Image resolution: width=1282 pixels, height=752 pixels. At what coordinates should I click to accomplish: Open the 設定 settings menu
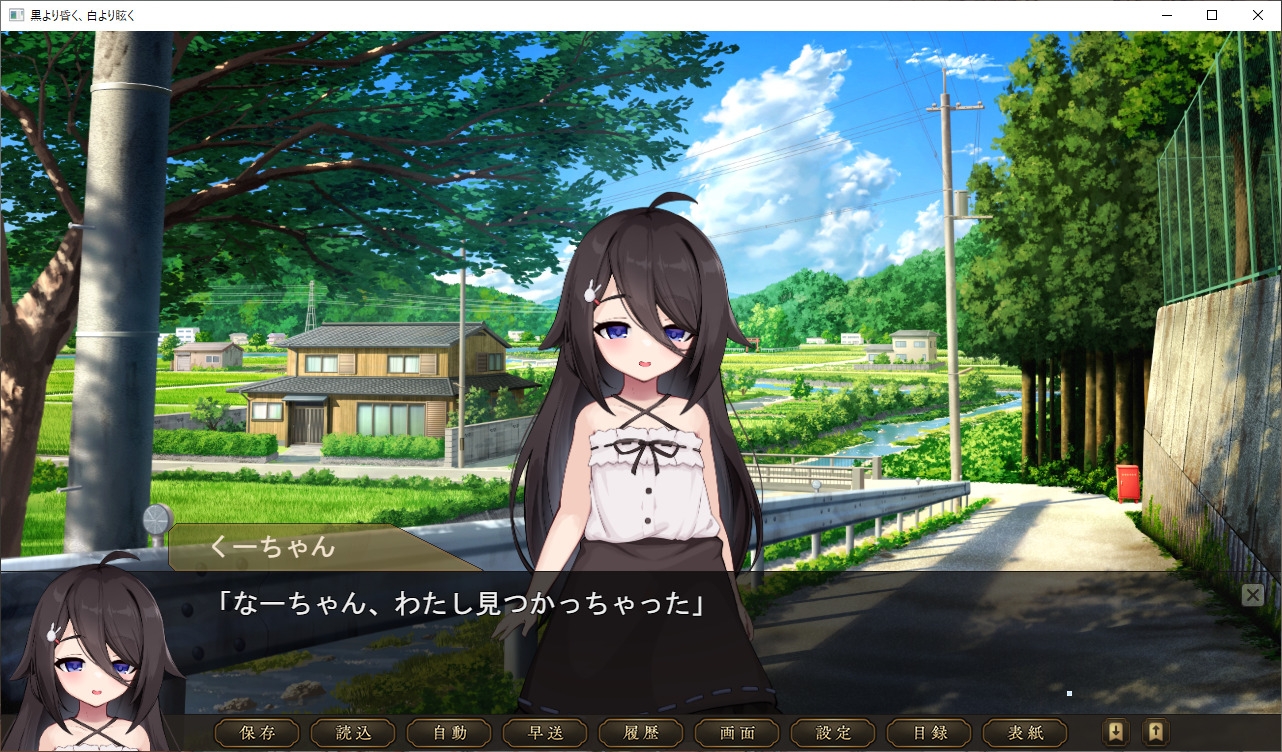832,732
